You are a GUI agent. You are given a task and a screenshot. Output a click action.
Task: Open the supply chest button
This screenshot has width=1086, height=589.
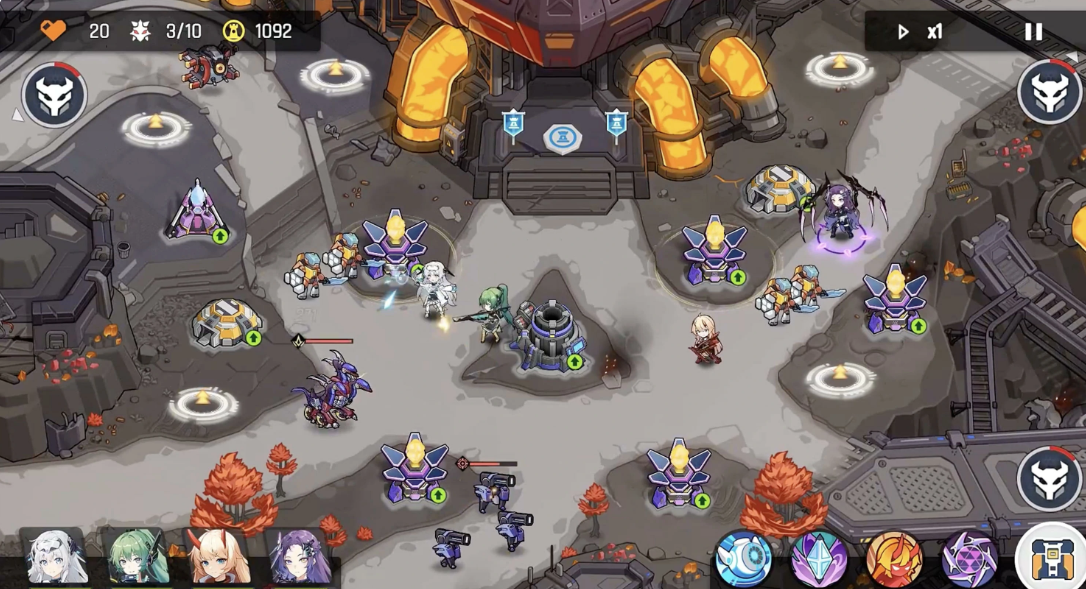coord(1050,558)
